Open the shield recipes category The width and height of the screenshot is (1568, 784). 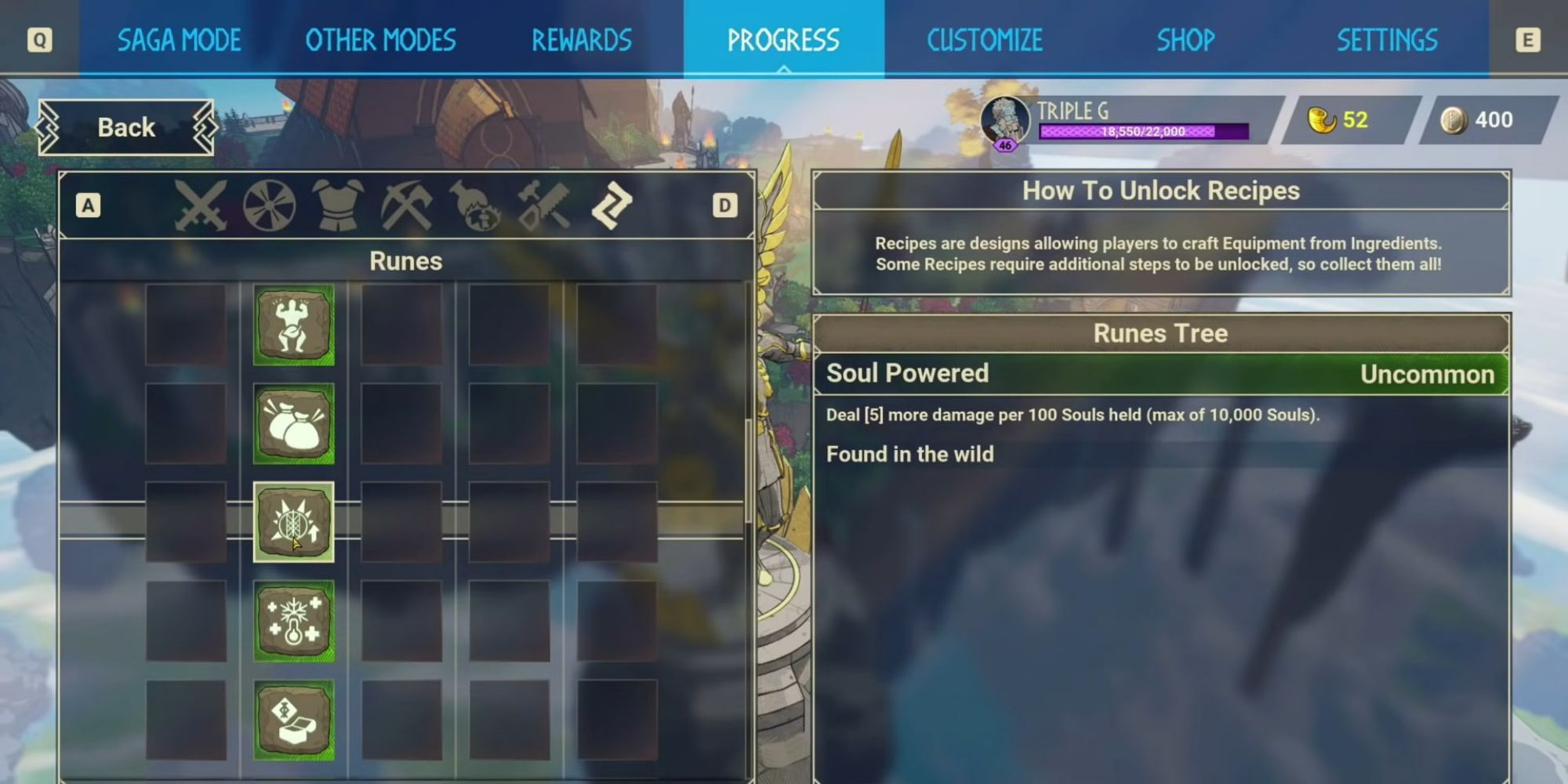(270, 205)
